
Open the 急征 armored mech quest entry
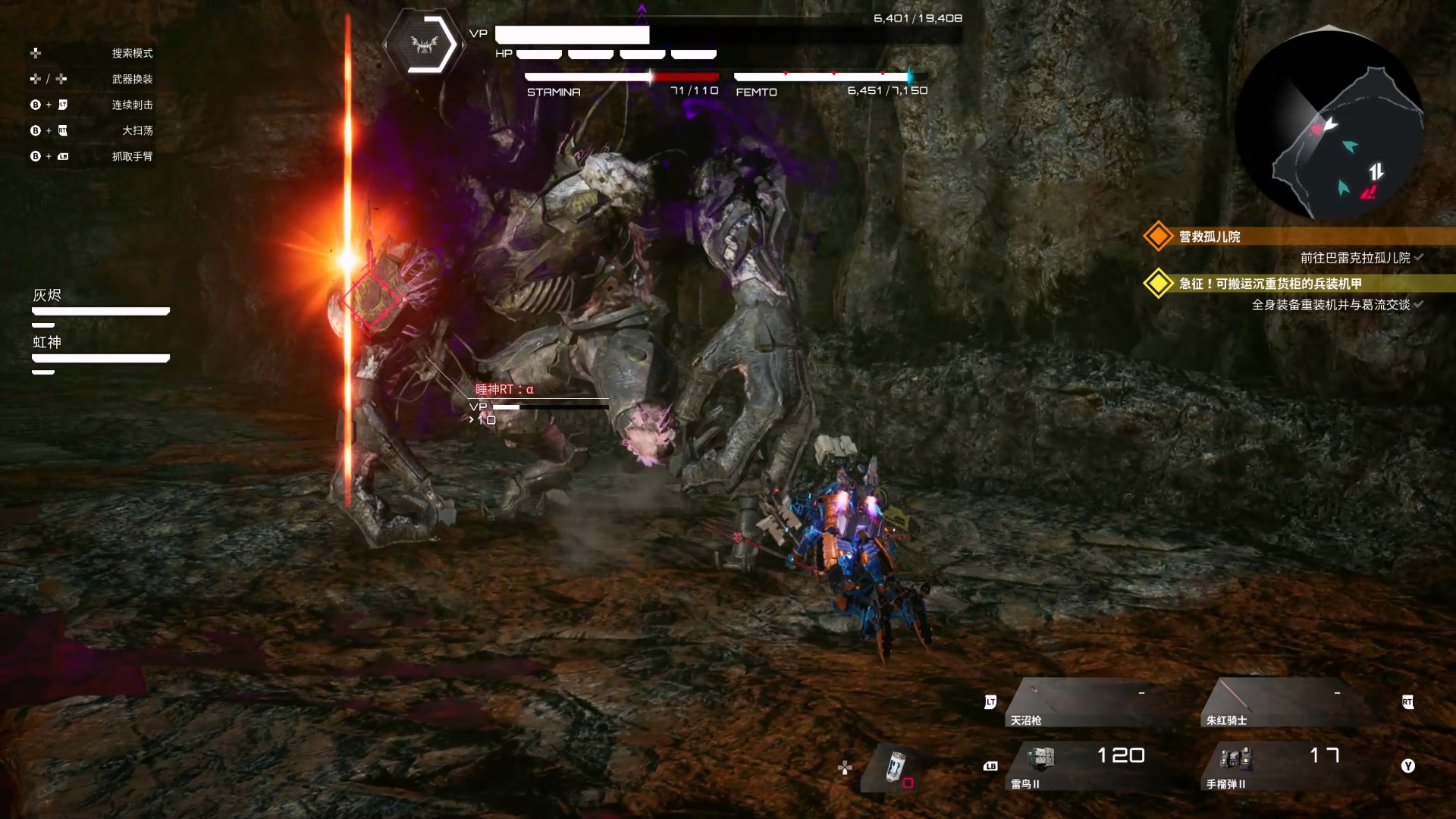[x=1269, y=284]
